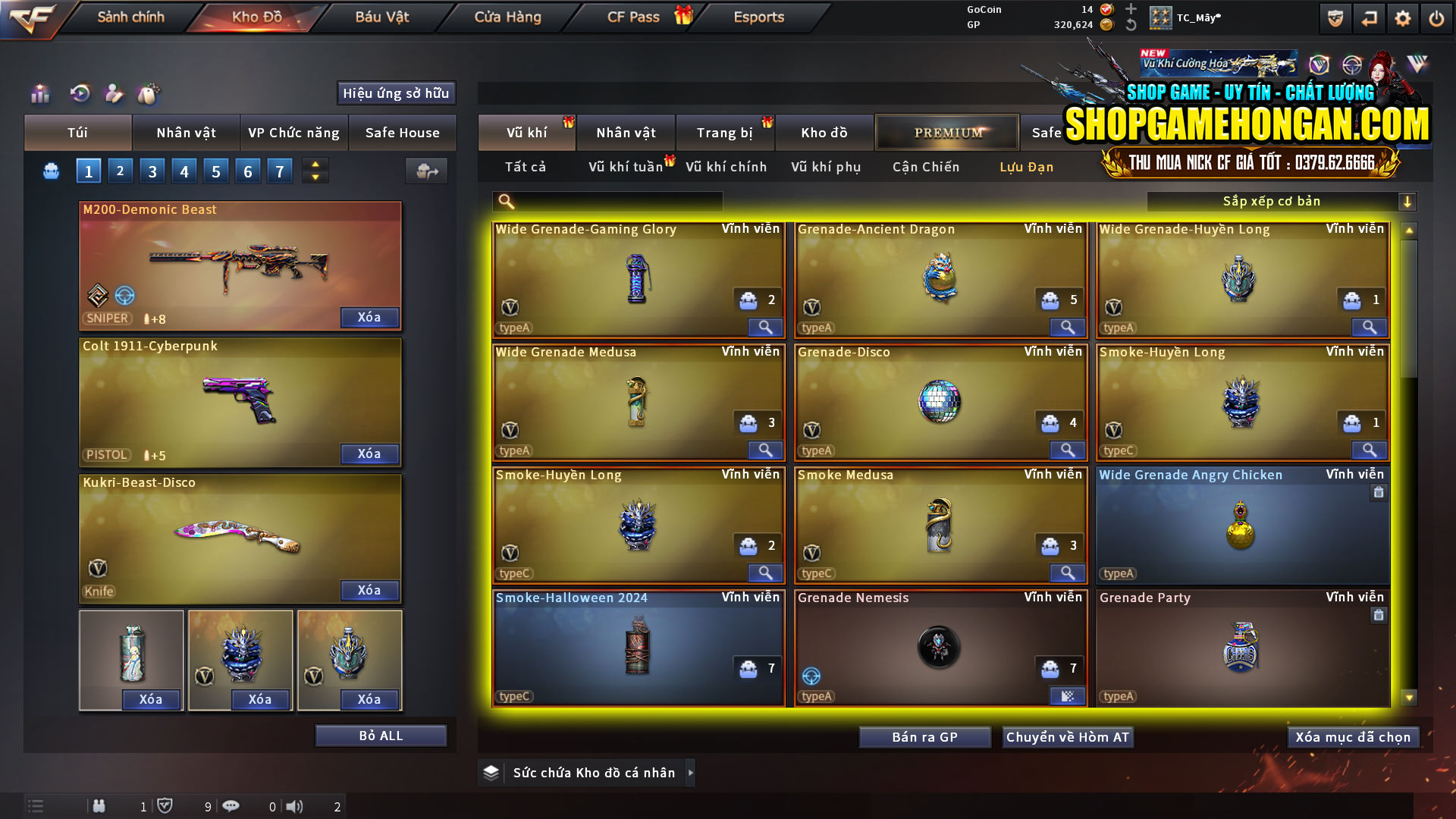Open the friends list icon in bottom bar
This screenshot has width=1456, height=819.
click(x=99, y=806)
